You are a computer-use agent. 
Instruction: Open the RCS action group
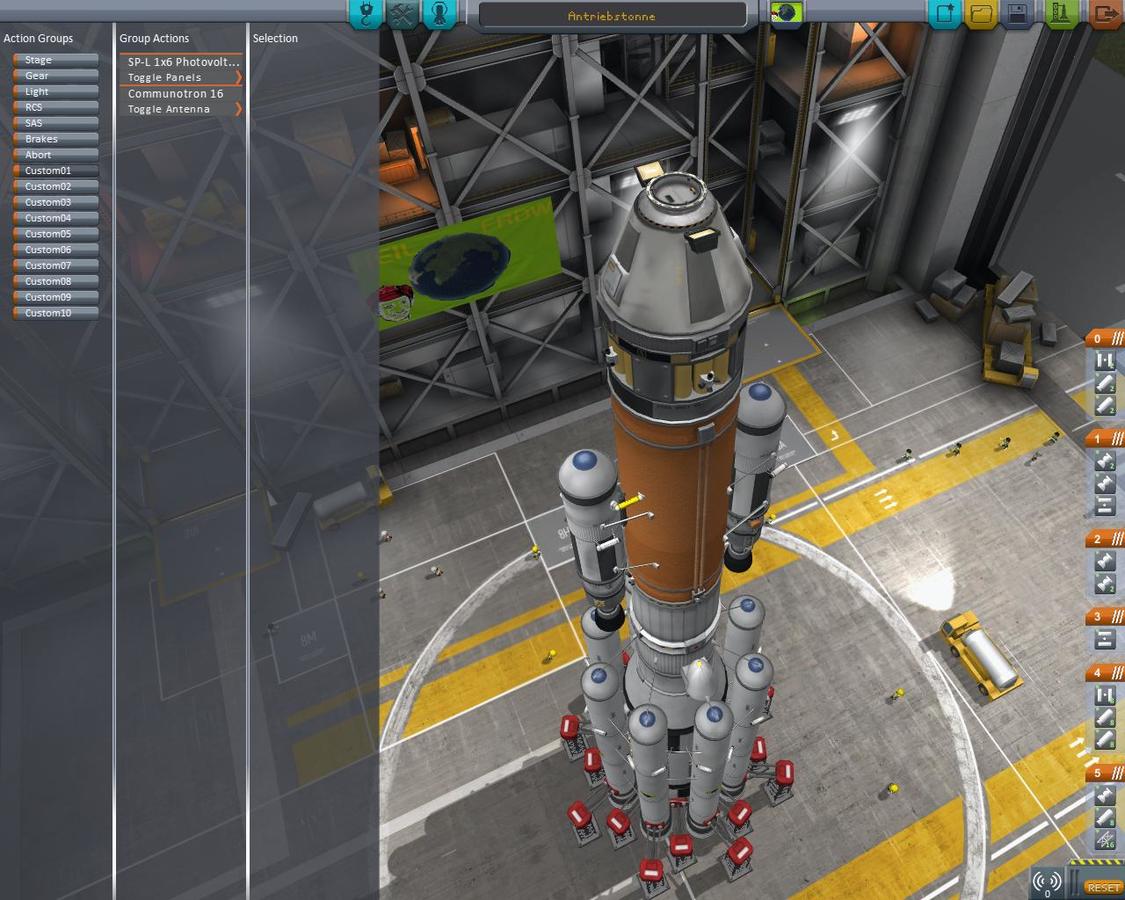55,107
